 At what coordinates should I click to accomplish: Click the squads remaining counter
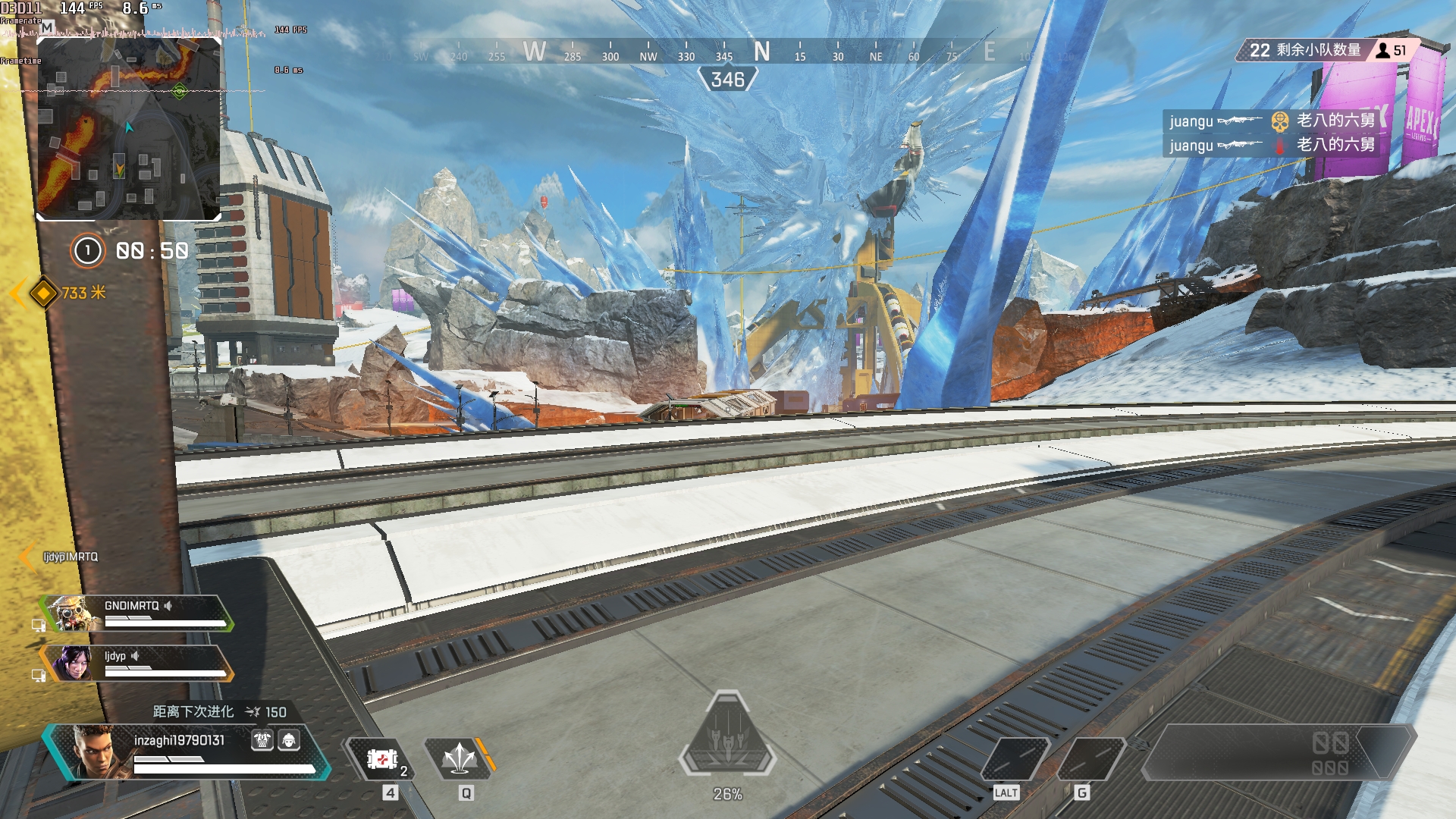(x=1304, y=50)
